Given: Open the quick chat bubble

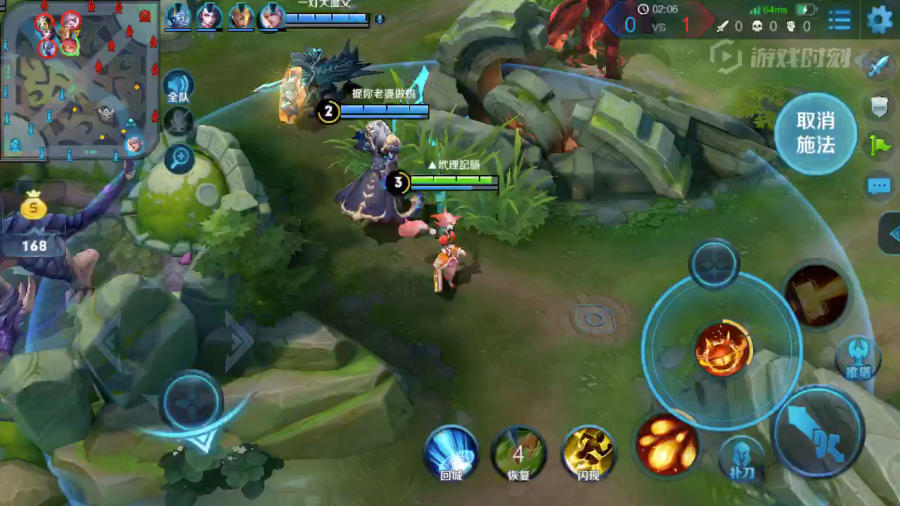Looking at the screenshot, I should (x=879, y=186).
